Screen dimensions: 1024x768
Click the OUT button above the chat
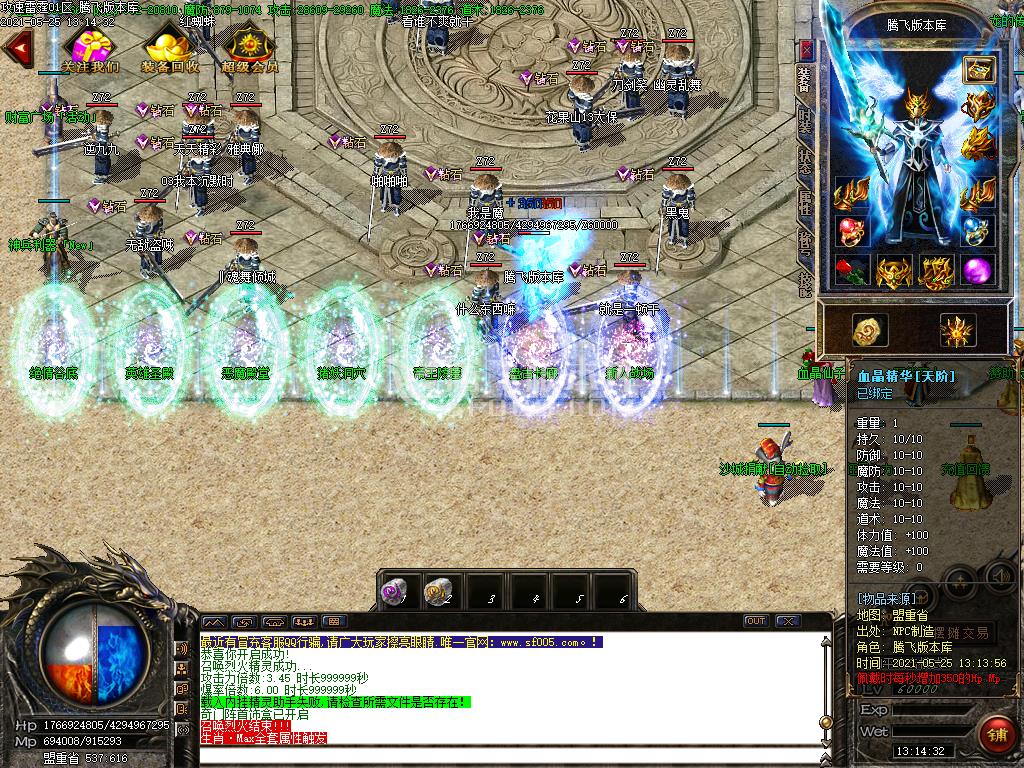(x=756, y=621)
